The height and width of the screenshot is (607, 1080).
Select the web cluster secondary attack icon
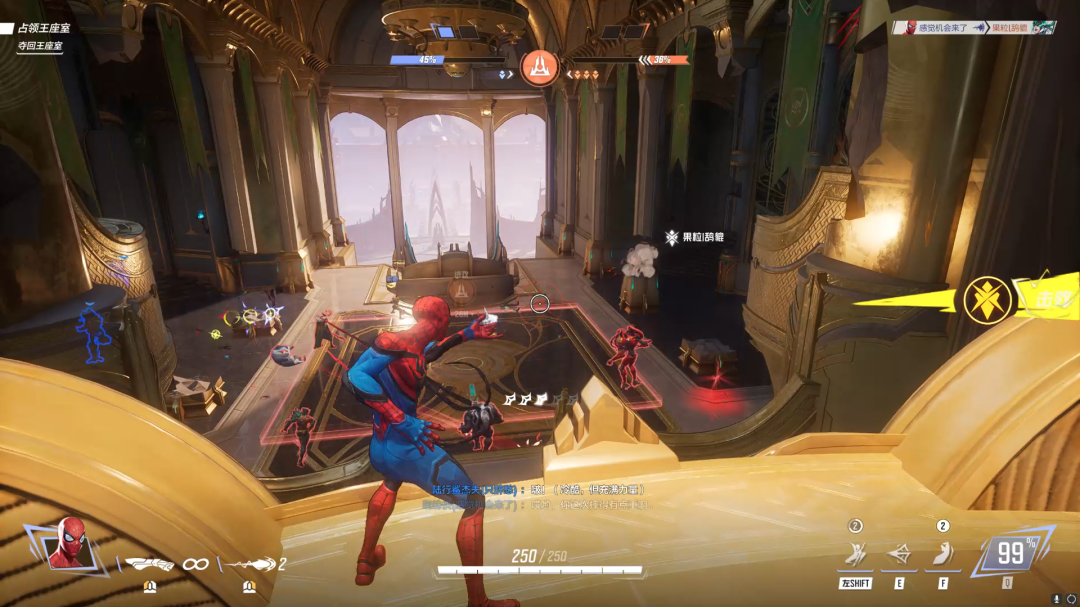coord(250,564)
